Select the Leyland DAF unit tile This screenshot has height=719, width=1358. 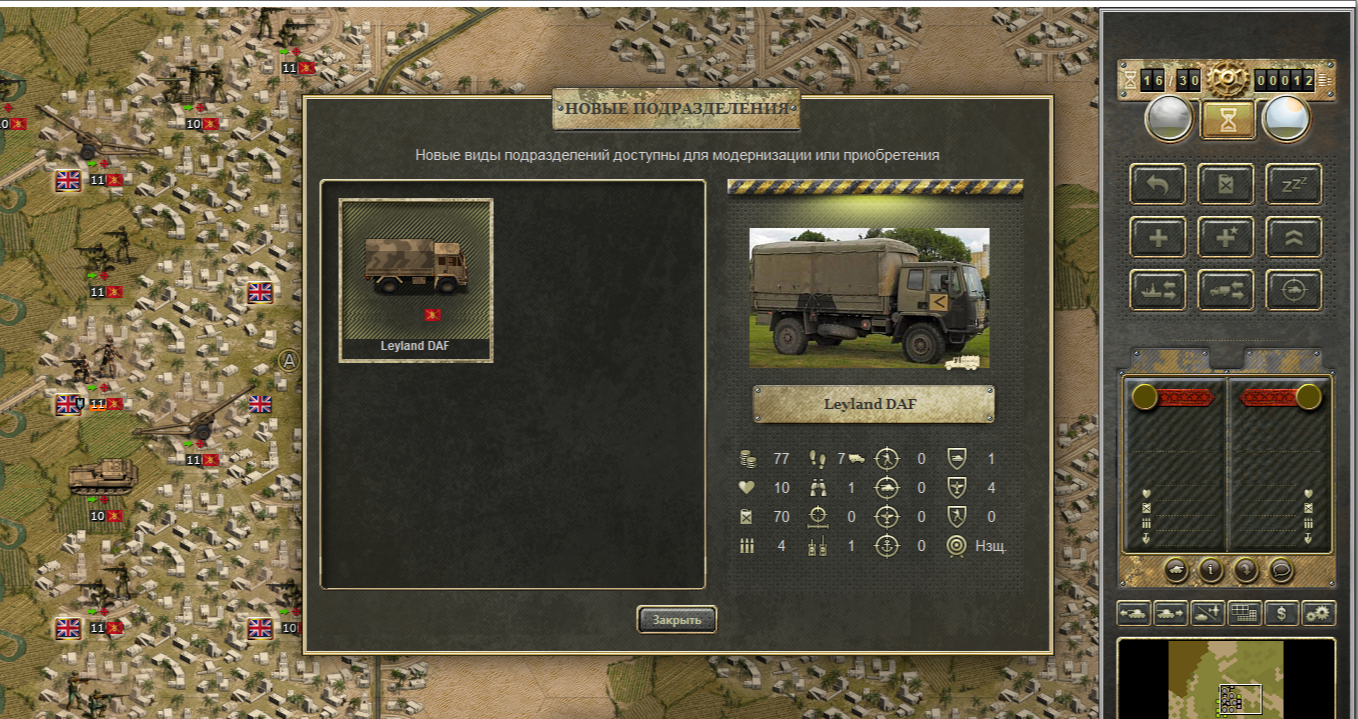[x=416, y=280]
